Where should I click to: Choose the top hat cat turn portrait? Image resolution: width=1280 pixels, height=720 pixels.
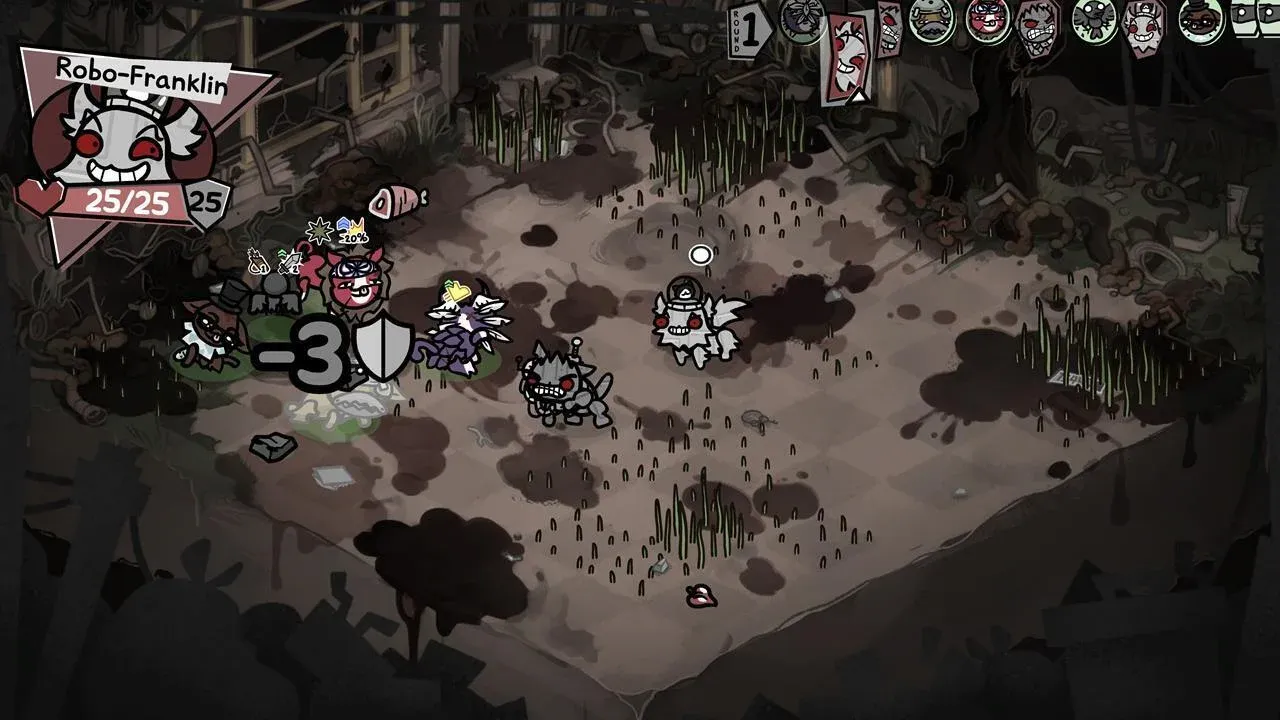click(x=1200, y=20)
